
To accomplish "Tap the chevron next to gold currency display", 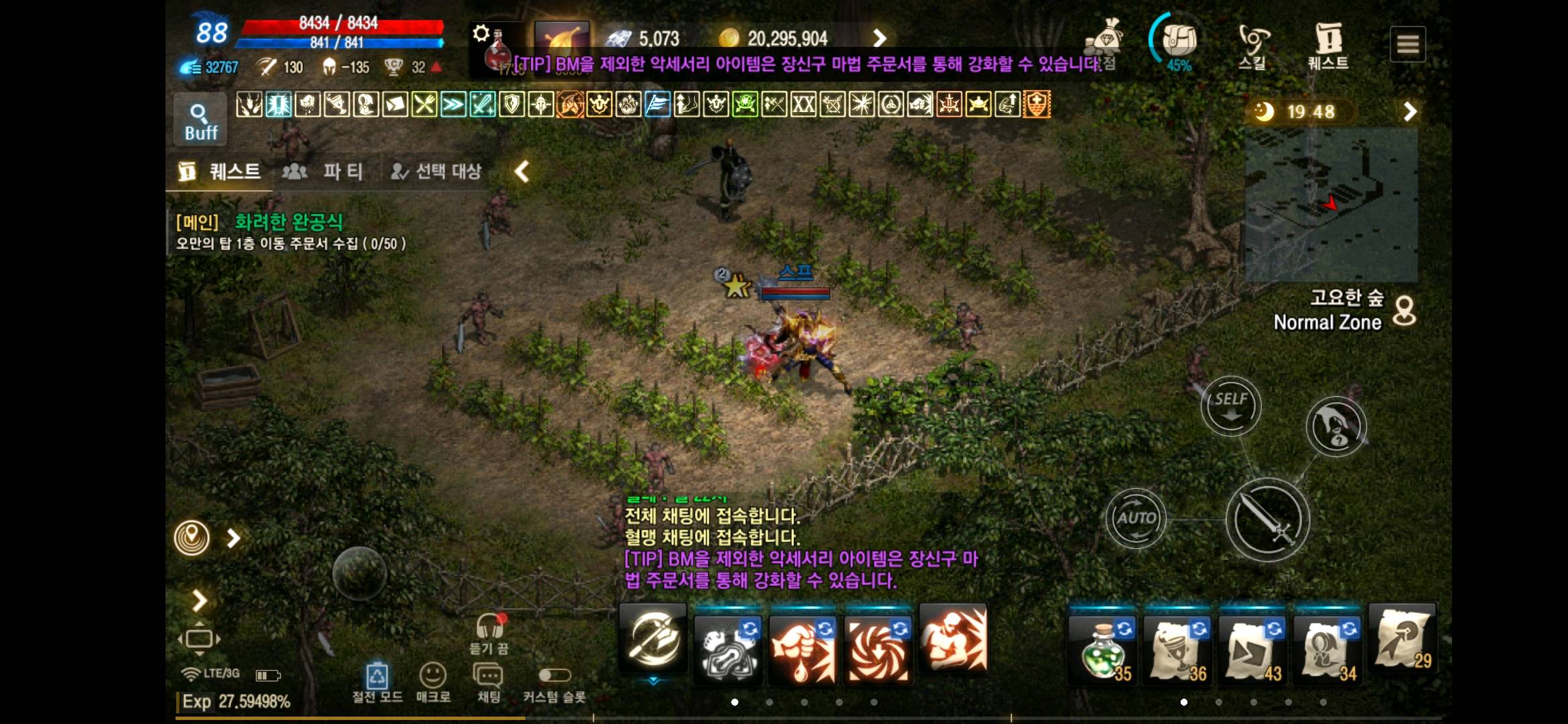I will coord(880,39).
